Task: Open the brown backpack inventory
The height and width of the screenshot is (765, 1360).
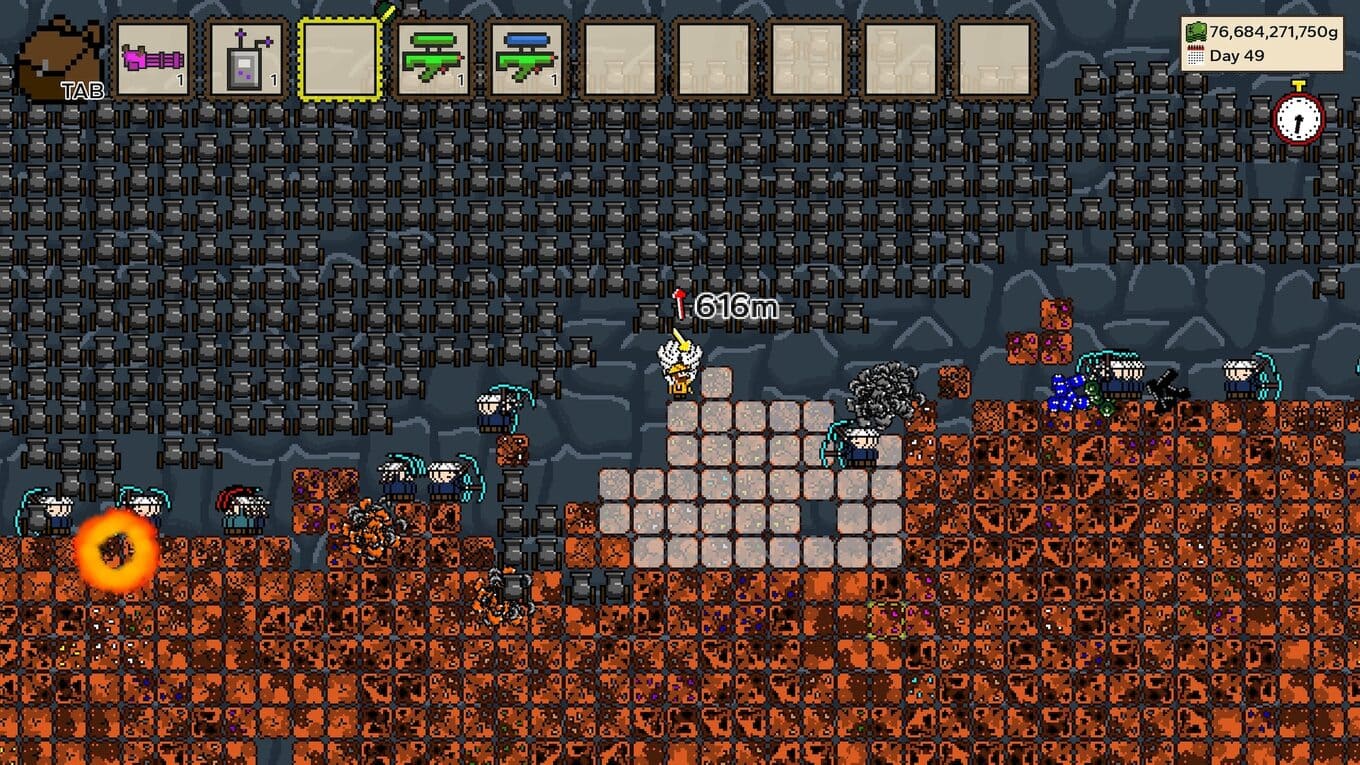Action: [58, 58]
